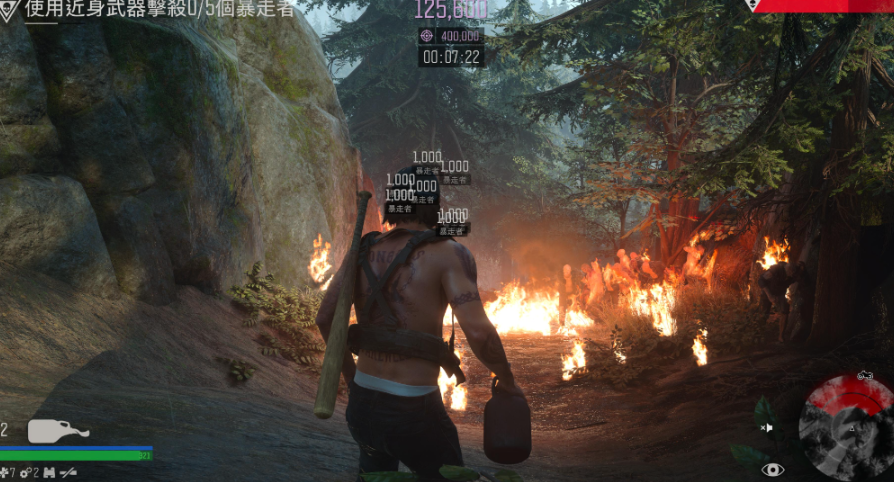
Task: Select the molotov bottle throwable icon
Action: [x=57, y=431]
